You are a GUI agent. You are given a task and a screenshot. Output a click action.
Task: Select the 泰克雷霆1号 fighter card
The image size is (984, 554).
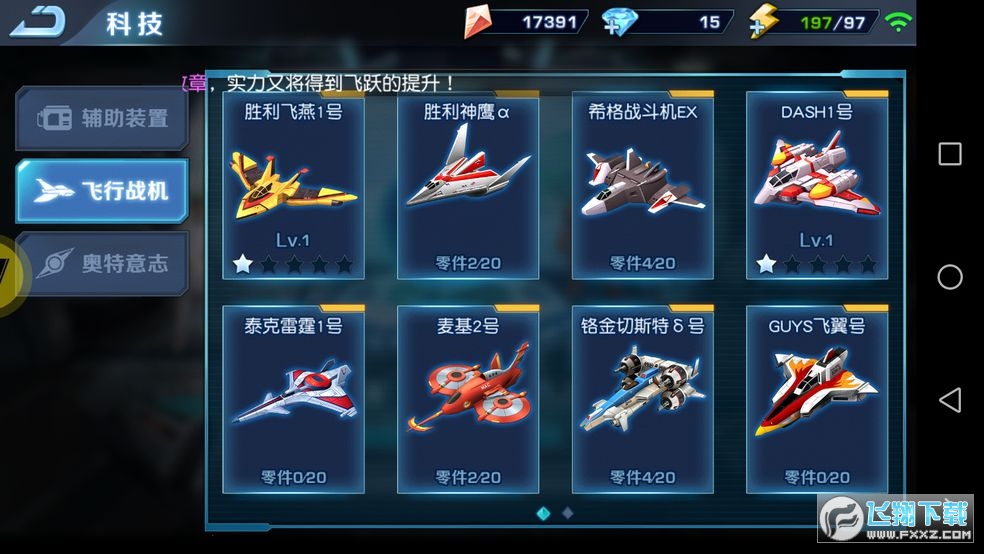pyautogui.click(x=294, y=399)
